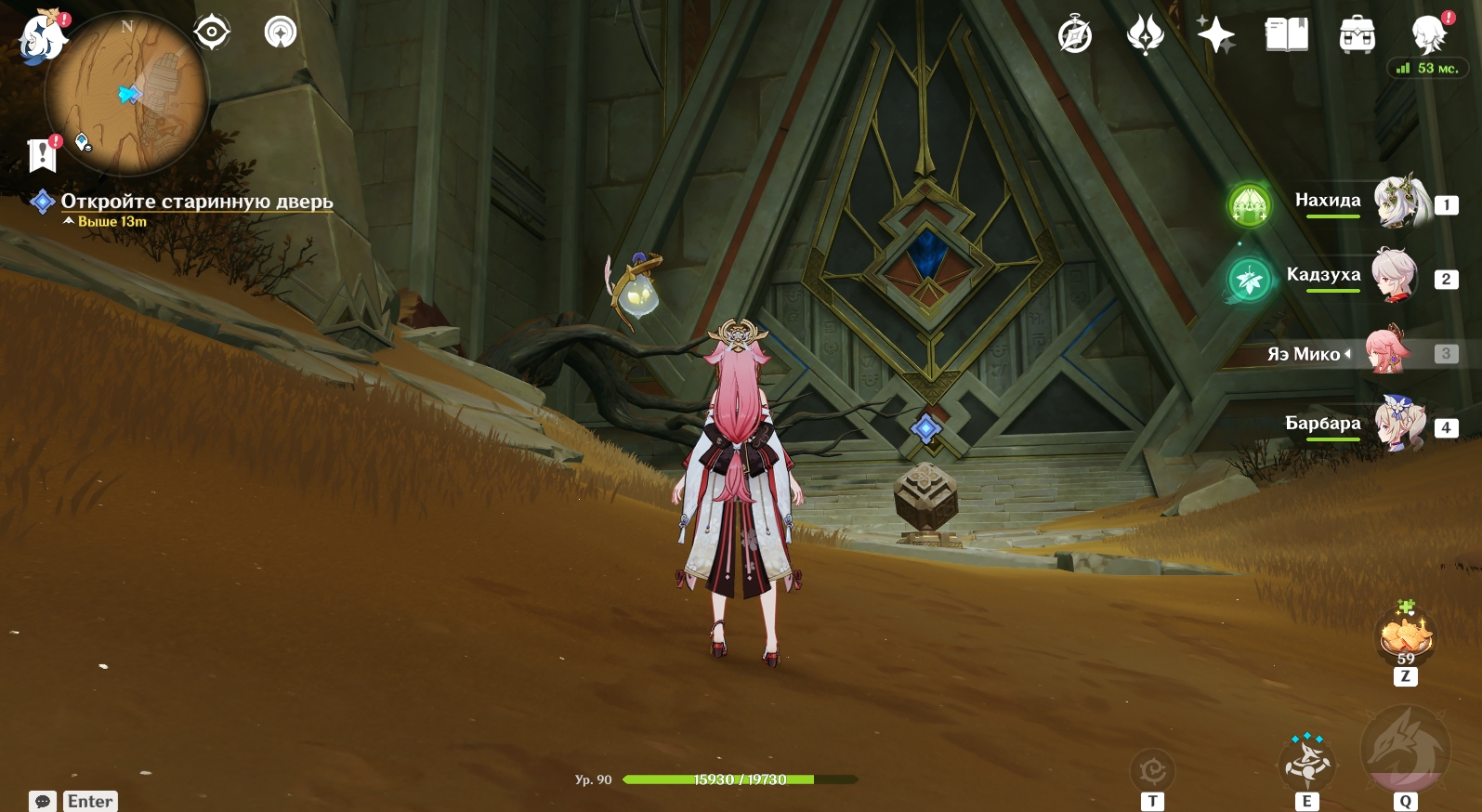1482x812 pixels.
Task: Open the character profile icon
Action: click(1429, 35)
